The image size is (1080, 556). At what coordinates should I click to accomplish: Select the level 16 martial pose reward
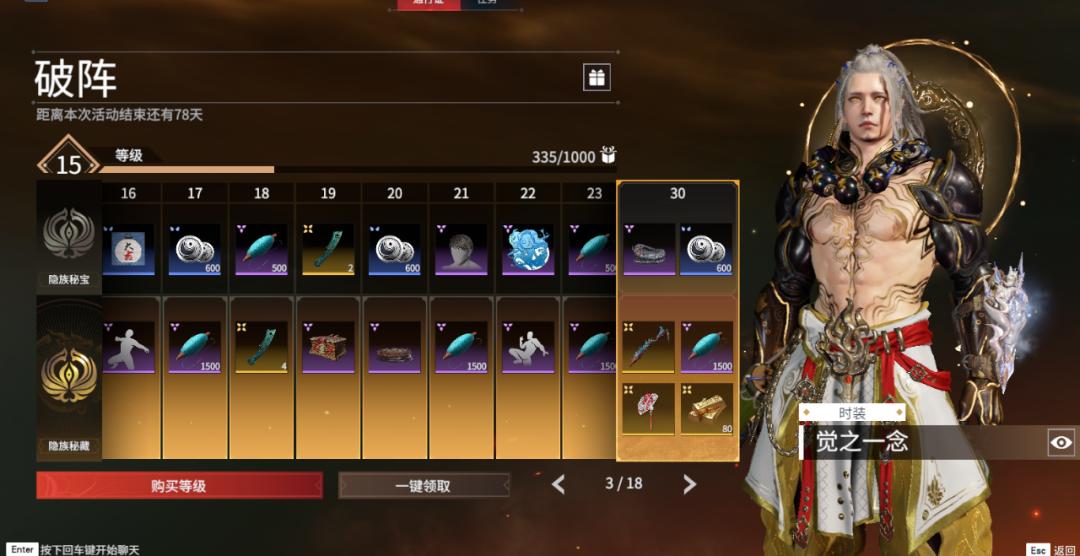click(128, 347)
